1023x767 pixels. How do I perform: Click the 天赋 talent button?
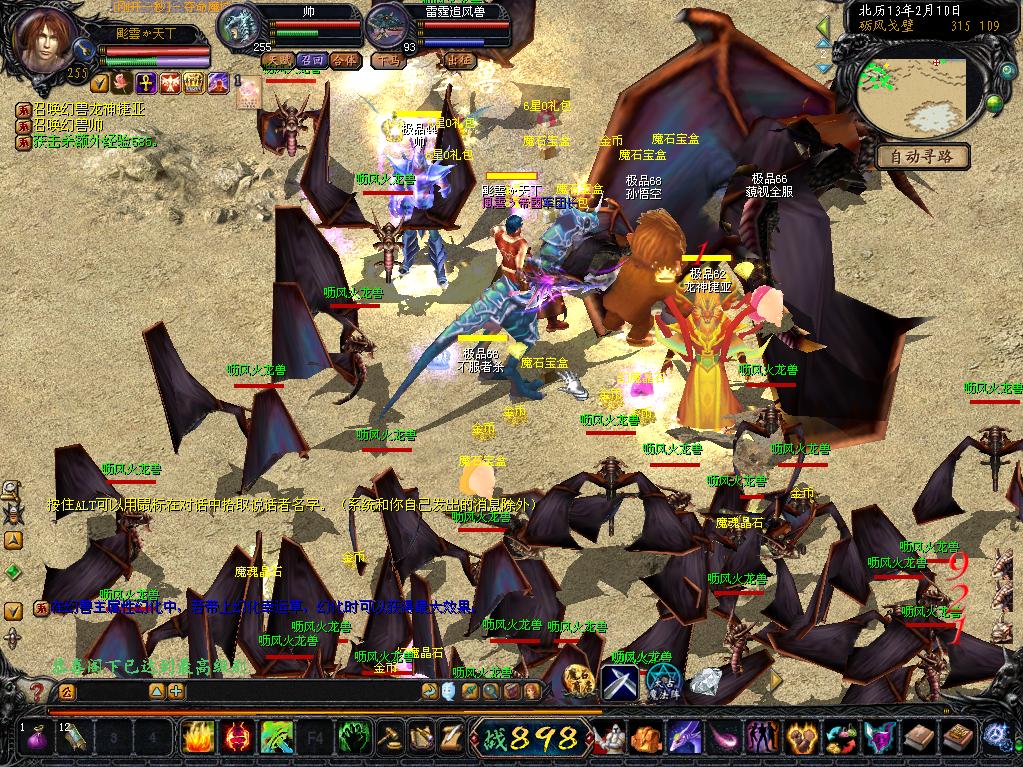[277, 60]
